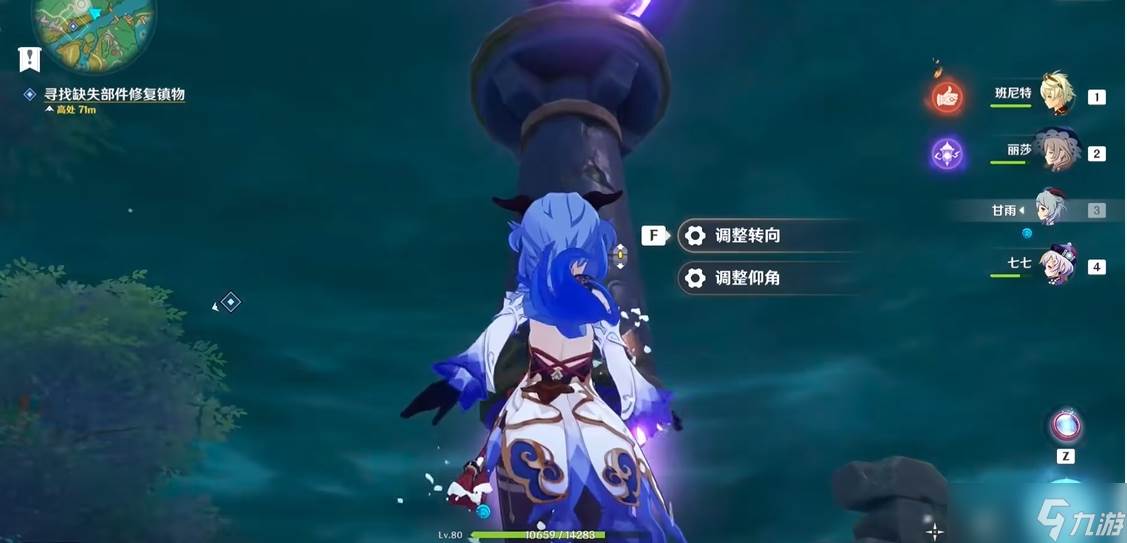Activate 丽莎's purple elemental burst icon

tap(946, 153)
